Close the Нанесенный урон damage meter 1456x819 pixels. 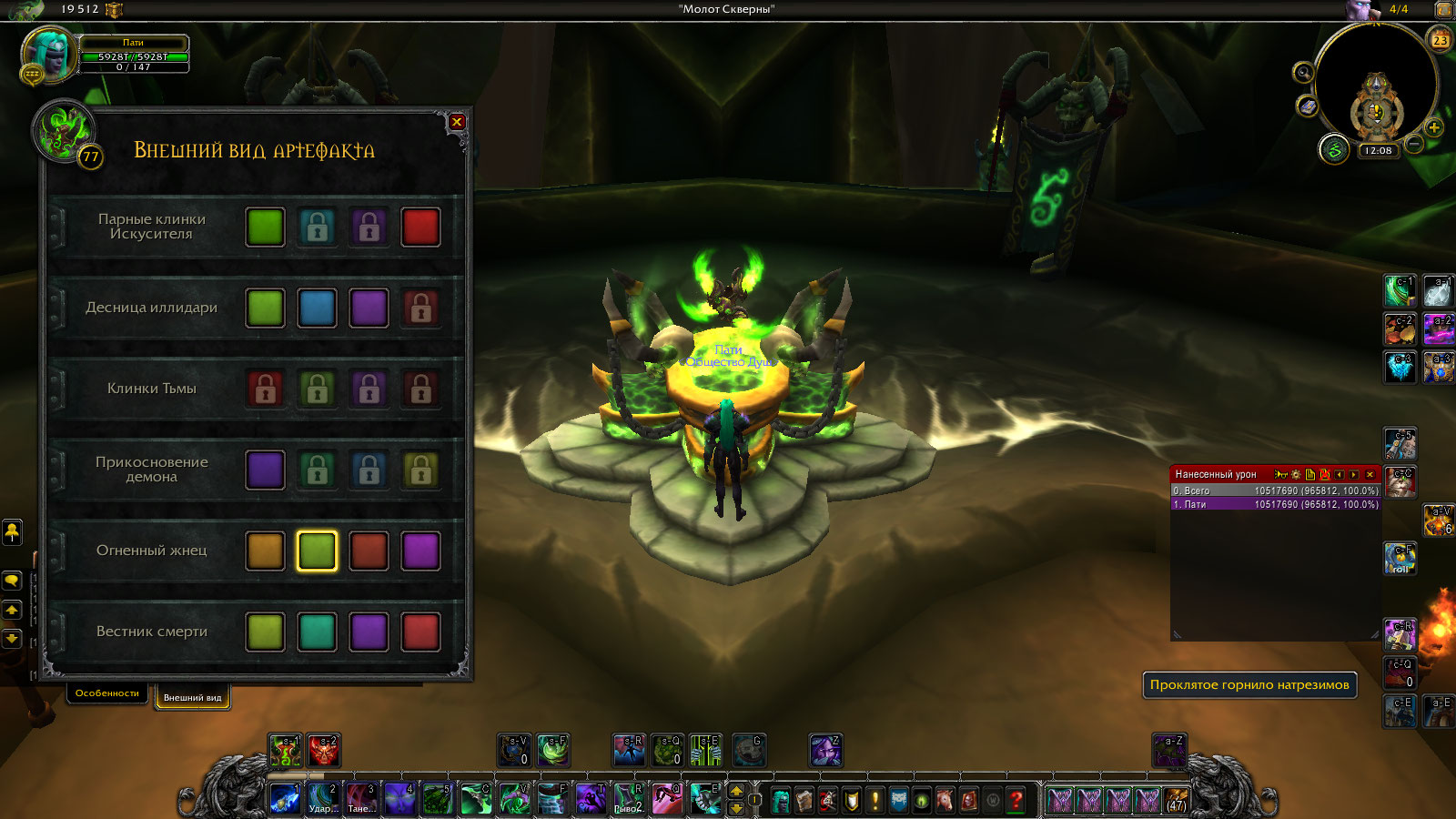(1370, 474)
